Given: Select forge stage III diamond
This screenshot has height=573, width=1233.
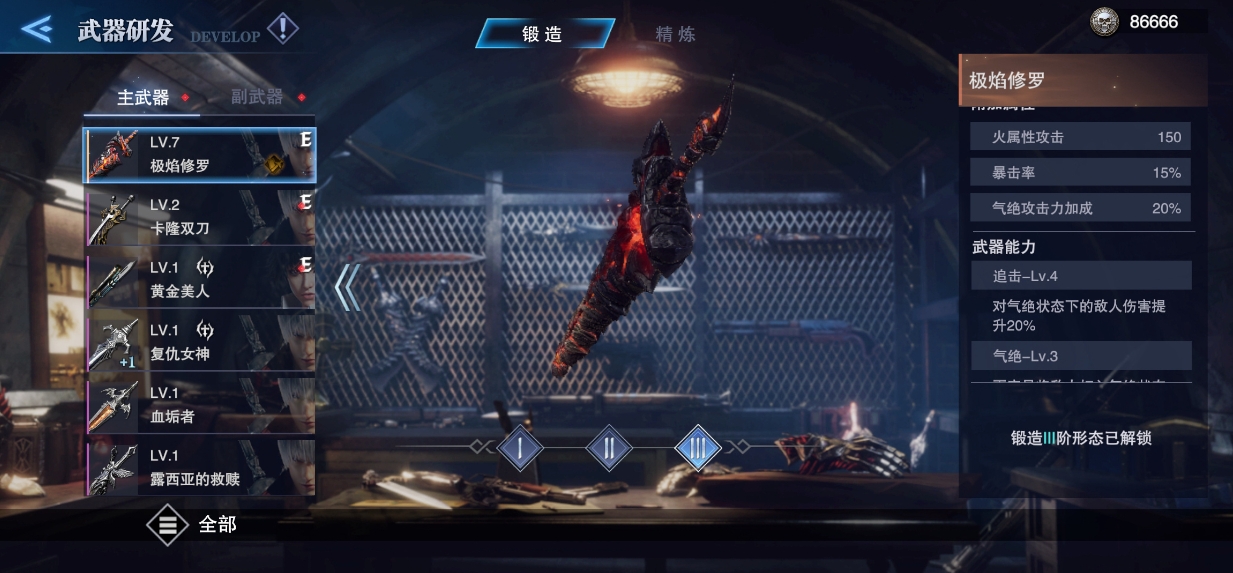Looking at the screenshot, I should tap(698, 447).
